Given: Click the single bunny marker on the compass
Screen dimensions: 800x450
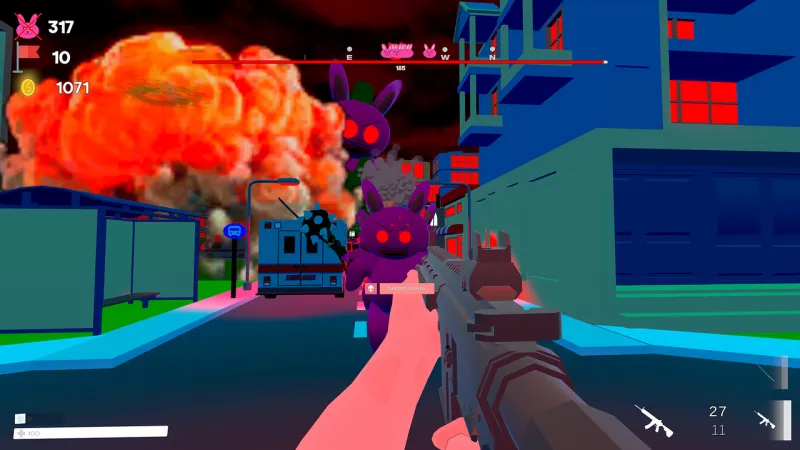Looking at the screenshot, I should click(429, 51).
